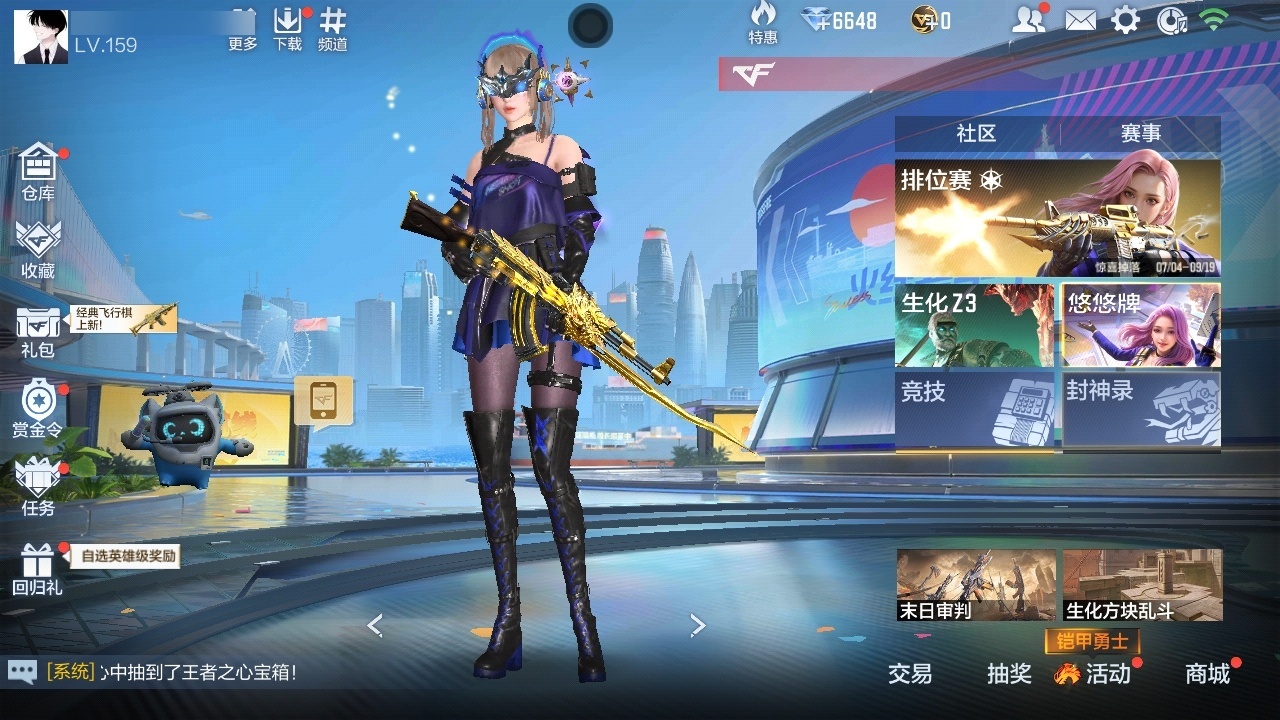The image size is (1280, 720).
Task: Select the 竞技 competitive mode tile
Action: click(974, 410)
